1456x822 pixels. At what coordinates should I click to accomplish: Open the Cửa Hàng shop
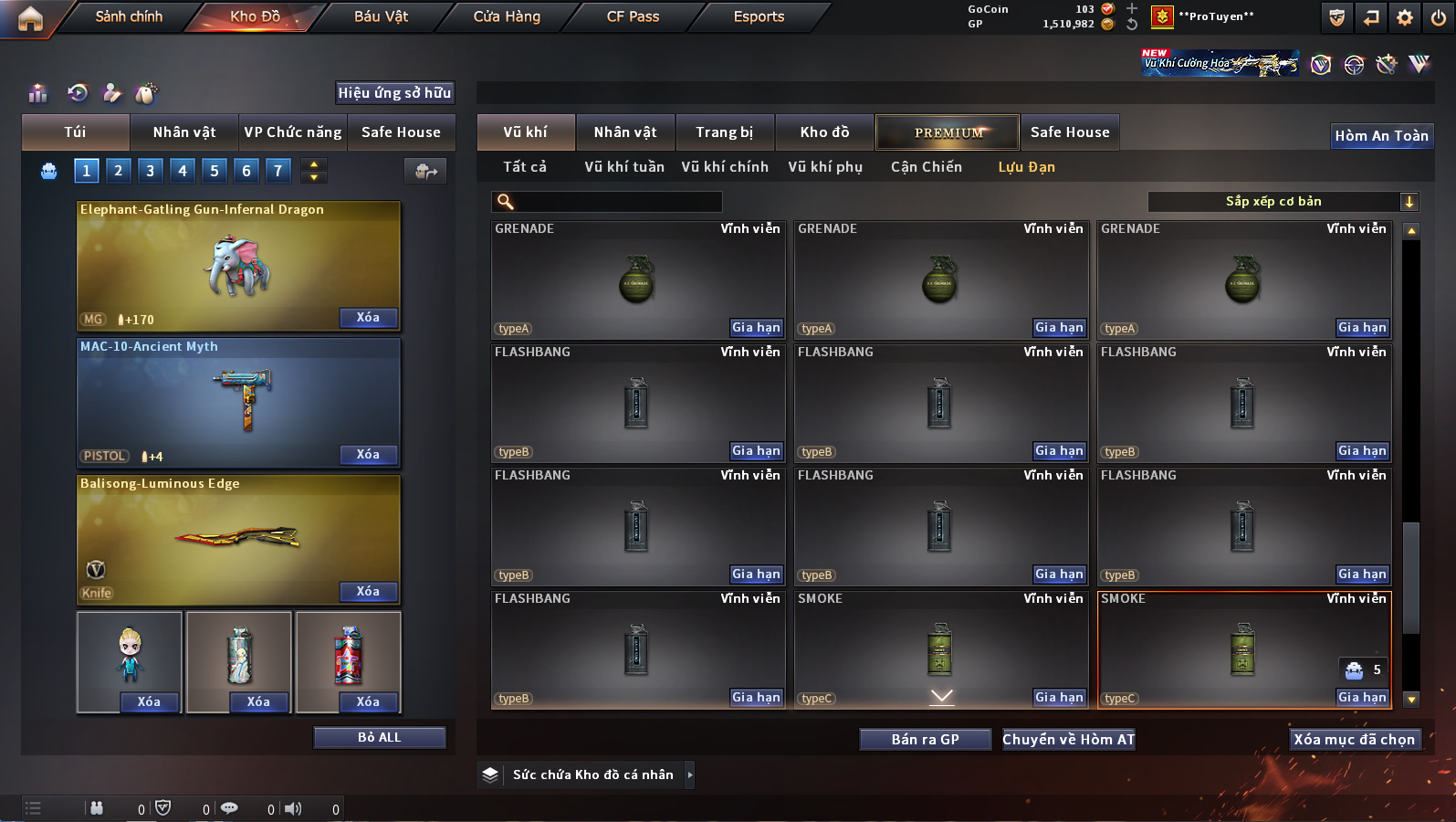[507, 16]
